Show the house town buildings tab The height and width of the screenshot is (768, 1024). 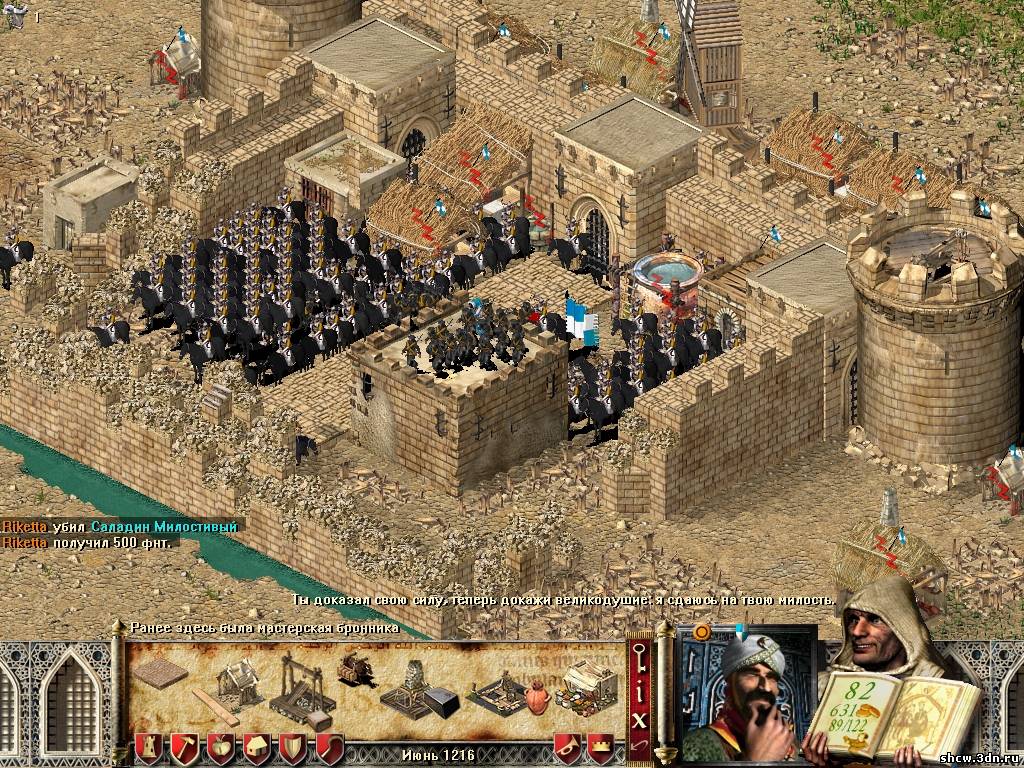tap(257, 747)
